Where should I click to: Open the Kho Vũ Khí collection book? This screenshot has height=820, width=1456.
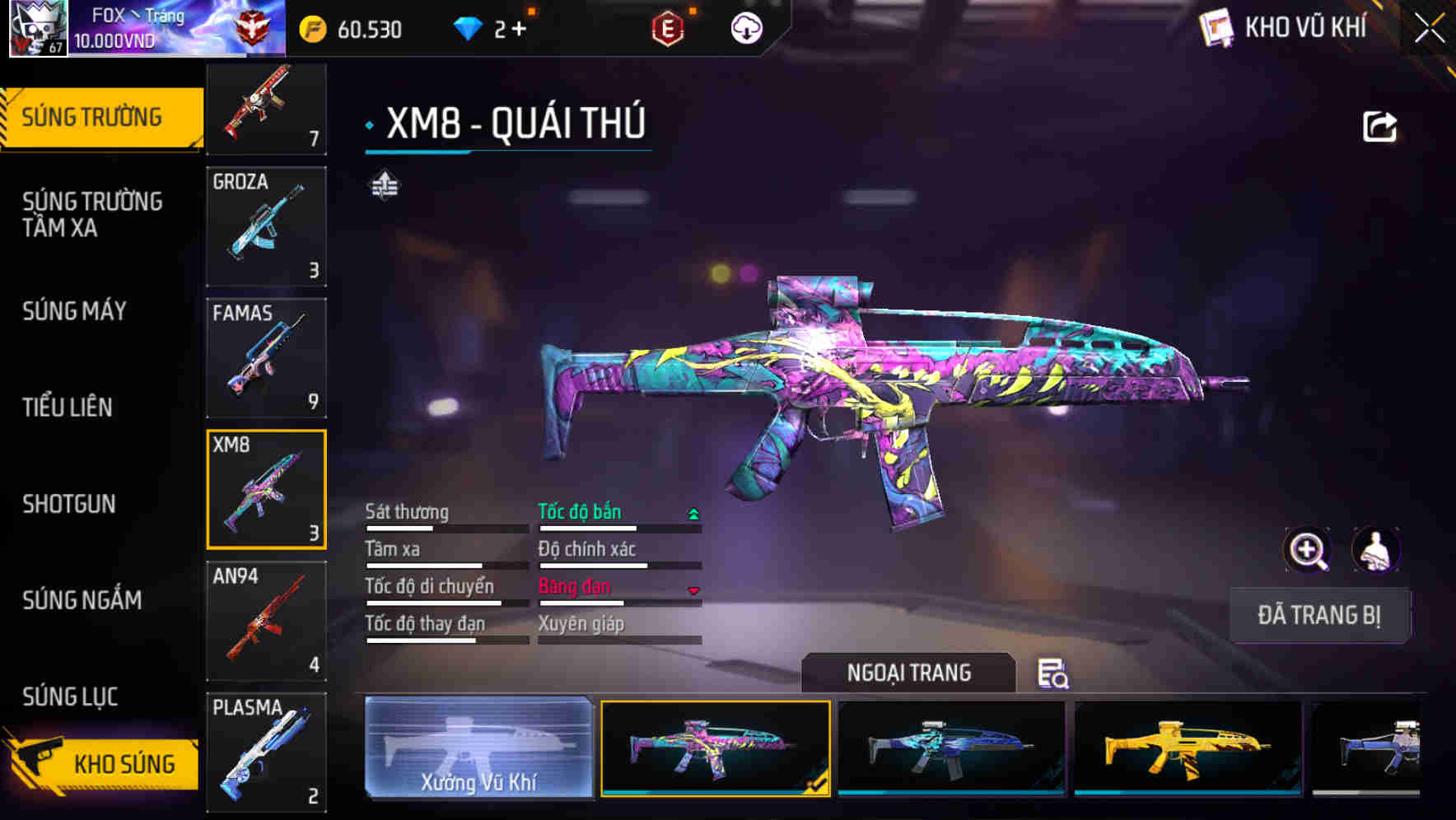1285,28
